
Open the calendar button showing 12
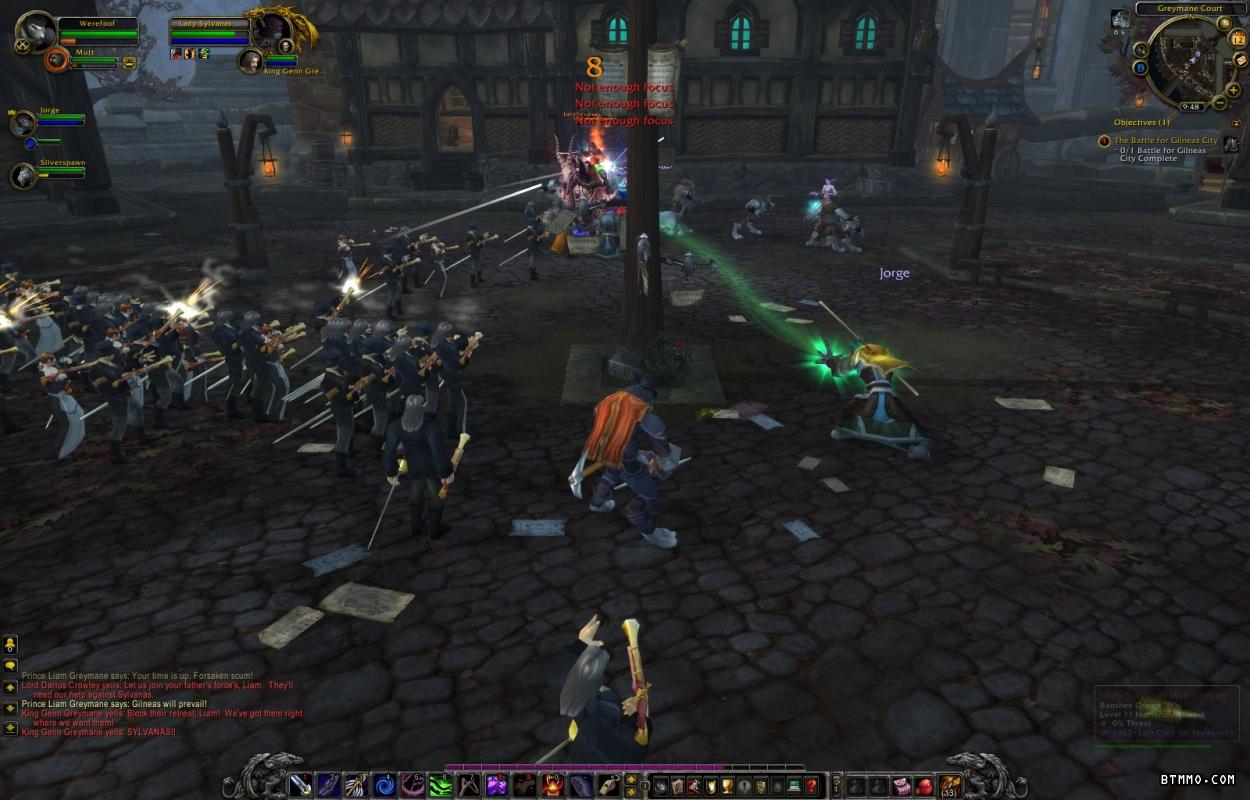1238,40
